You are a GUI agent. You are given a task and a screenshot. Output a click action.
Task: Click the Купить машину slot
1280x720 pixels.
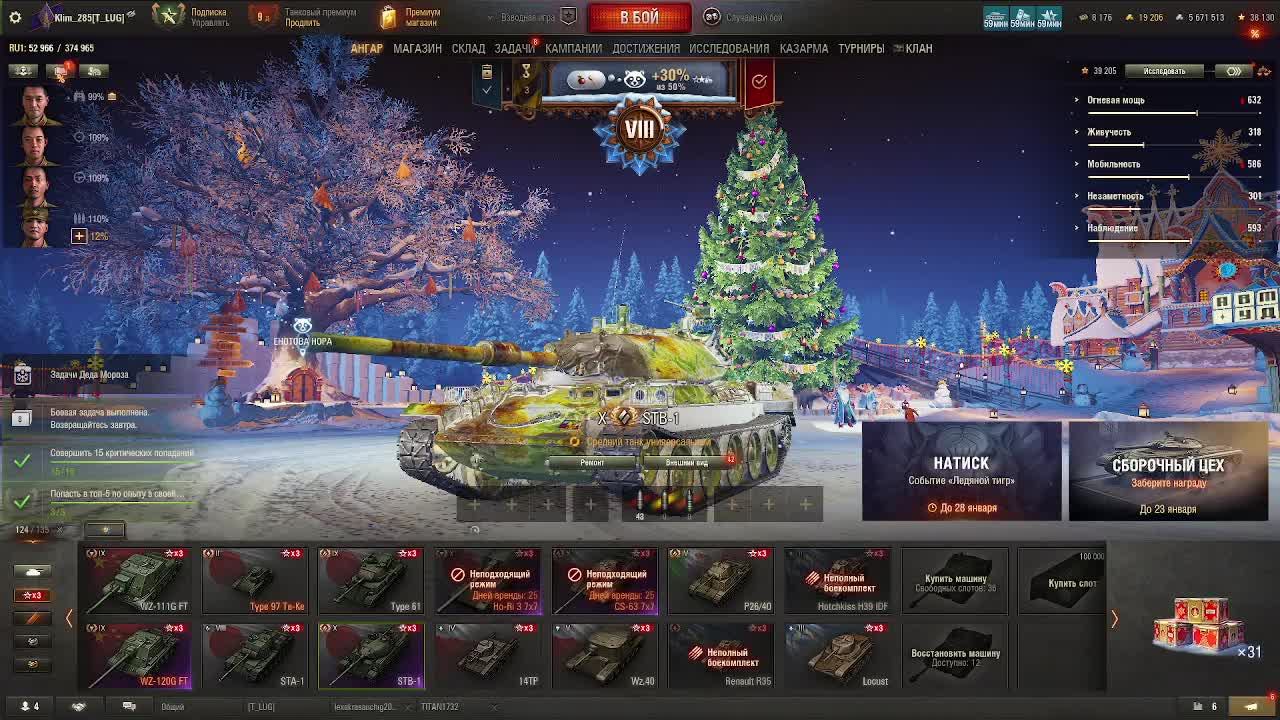pyautogui.click(x=954, y=581)
